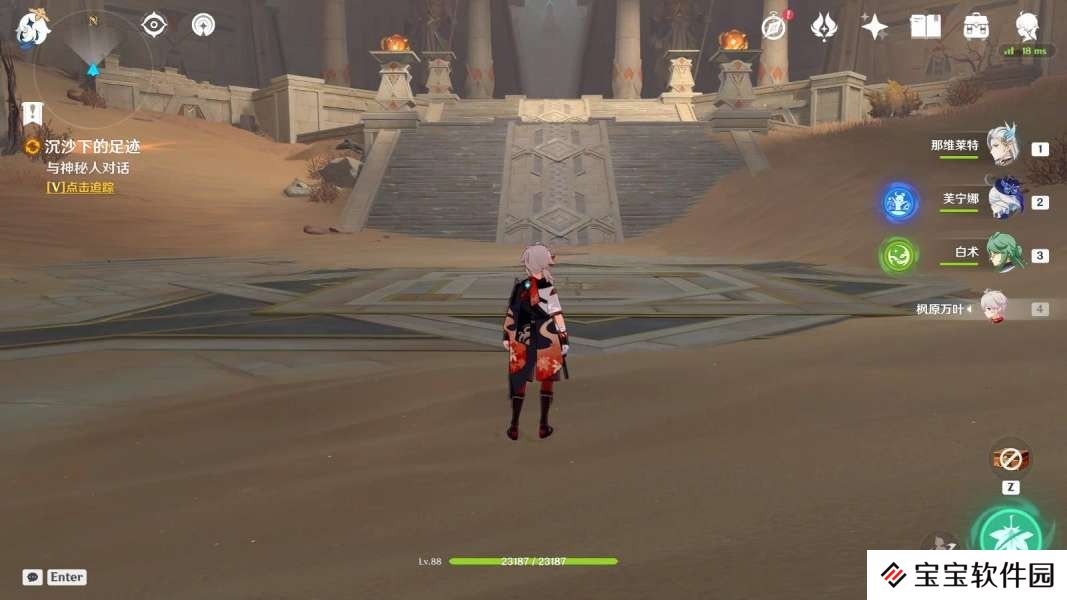Select active character 枫原万叶
This screenshot has height=600, width=1067.
992,309
